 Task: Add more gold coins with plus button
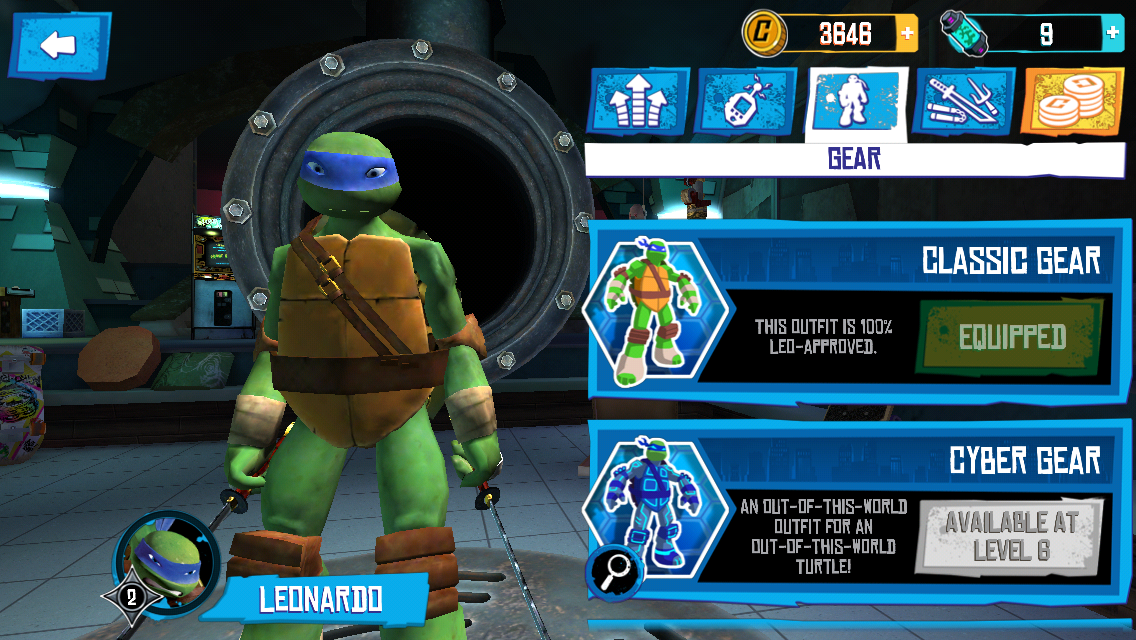click(907, 34)
